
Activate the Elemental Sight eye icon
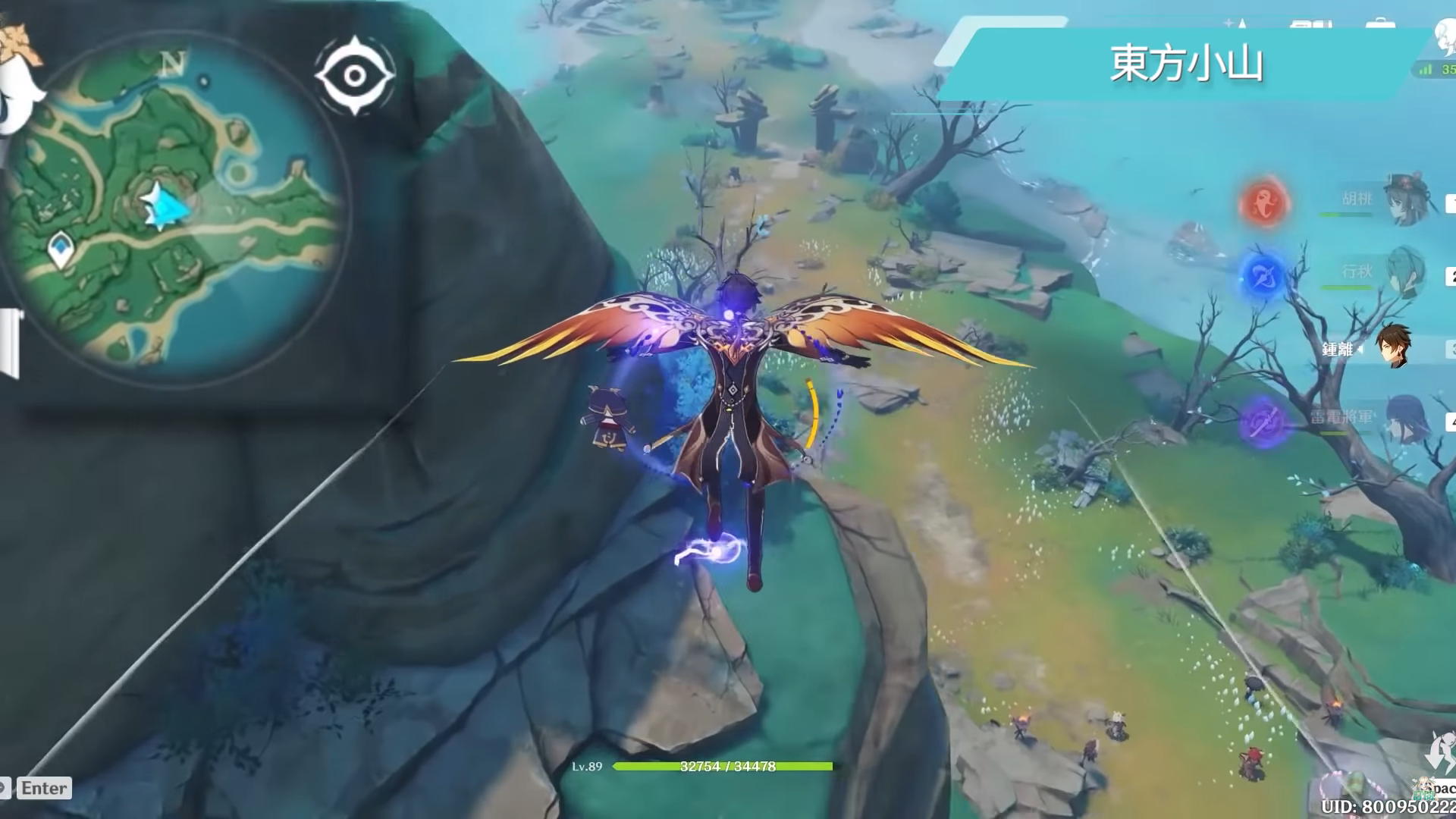(x=354, y=76)
